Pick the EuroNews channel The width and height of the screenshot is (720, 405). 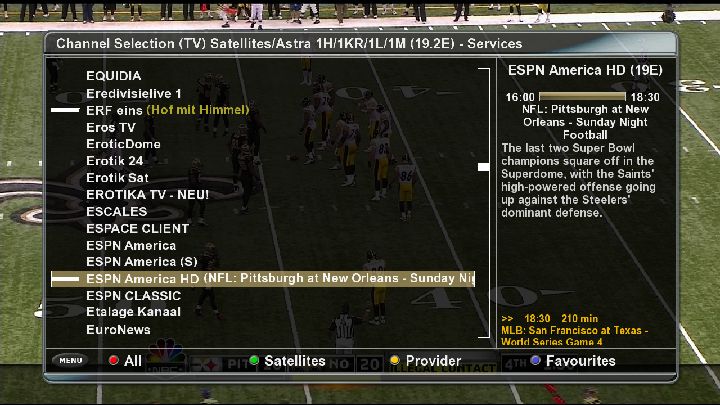(x=118, y=329)
